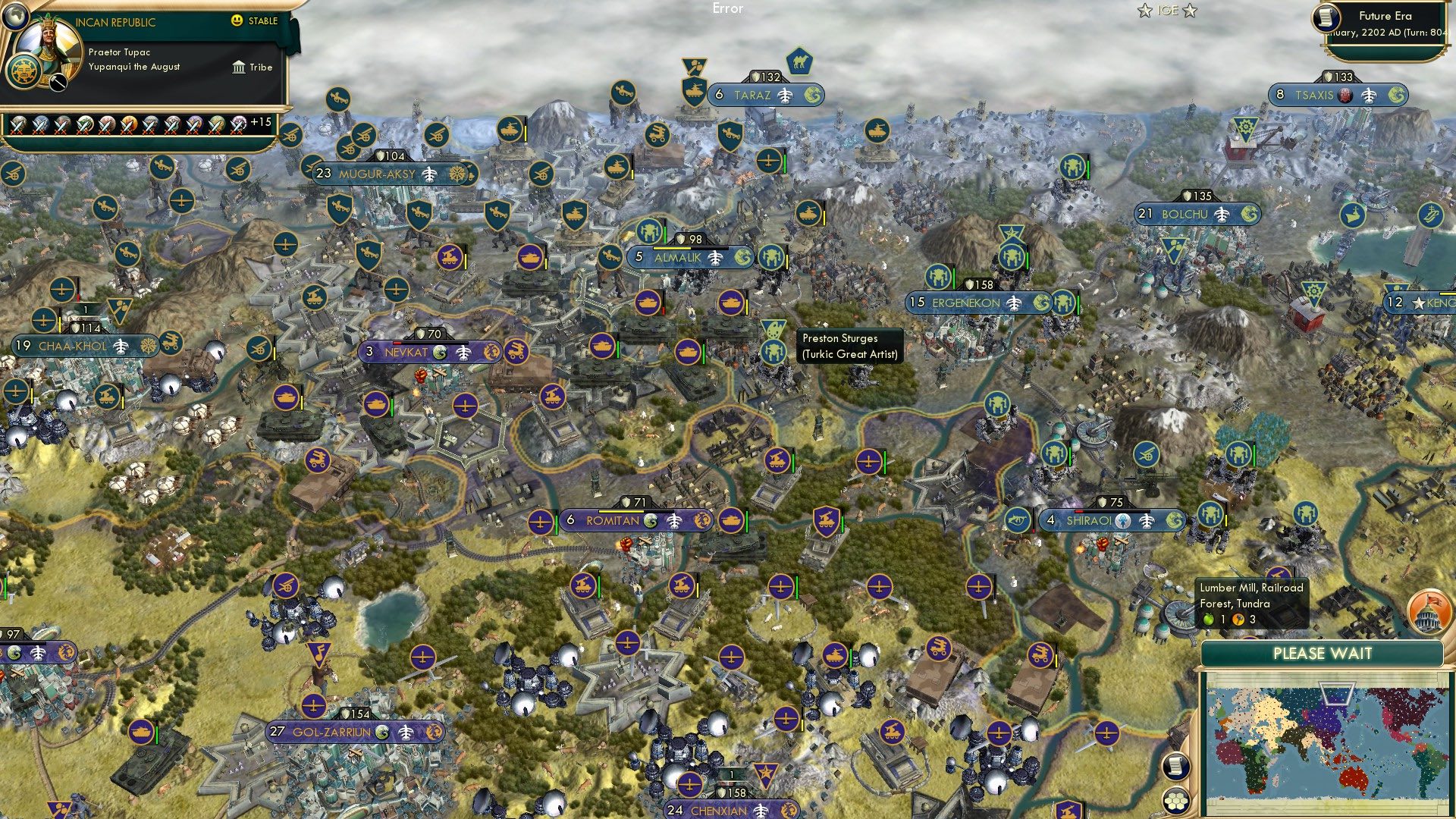This screenshot has height=819, width=1456.
Task: Open the Gol-Zarriun city banner
Action: click(332, 732)
